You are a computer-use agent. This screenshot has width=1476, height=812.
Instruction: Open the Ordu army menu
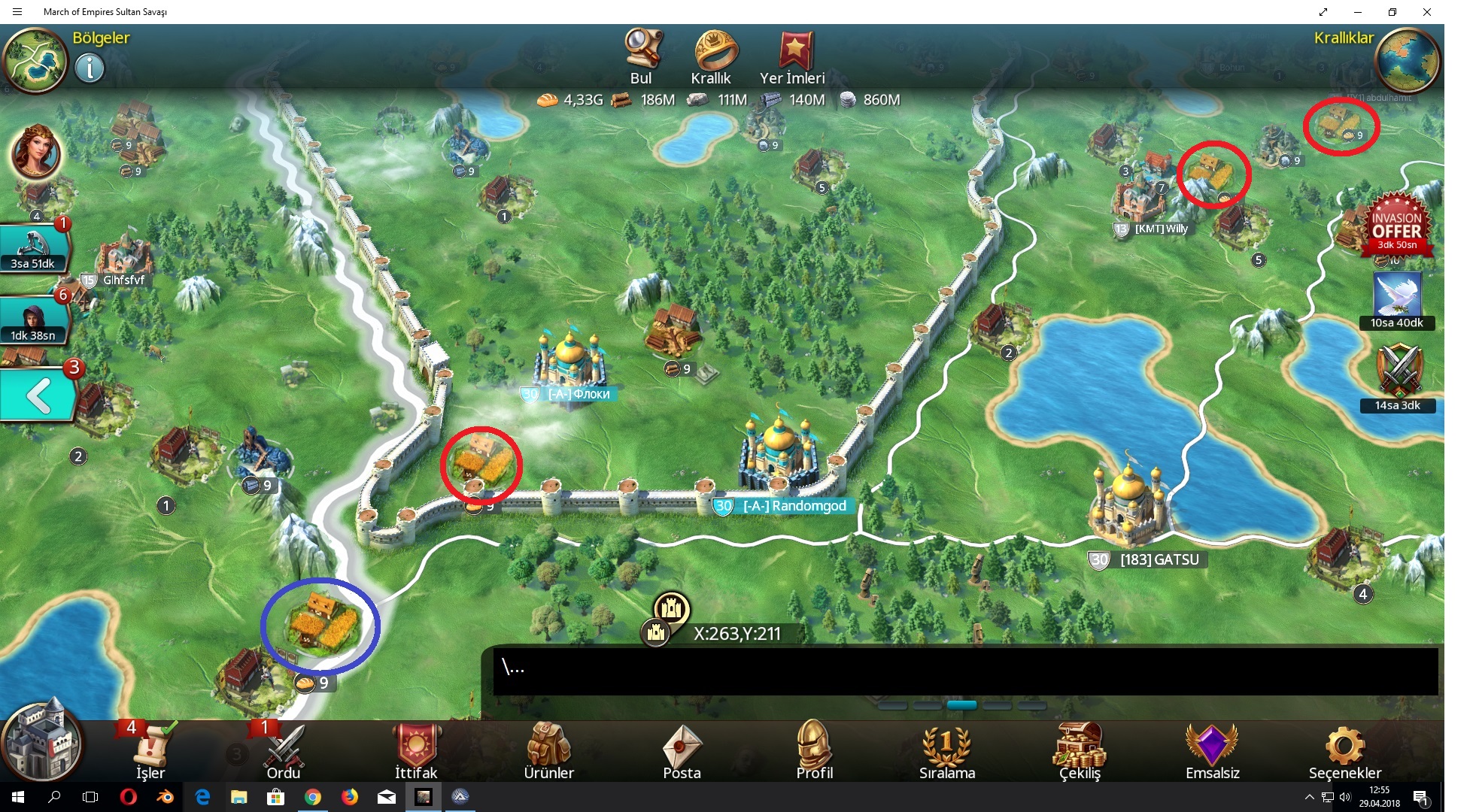[284, 750]
